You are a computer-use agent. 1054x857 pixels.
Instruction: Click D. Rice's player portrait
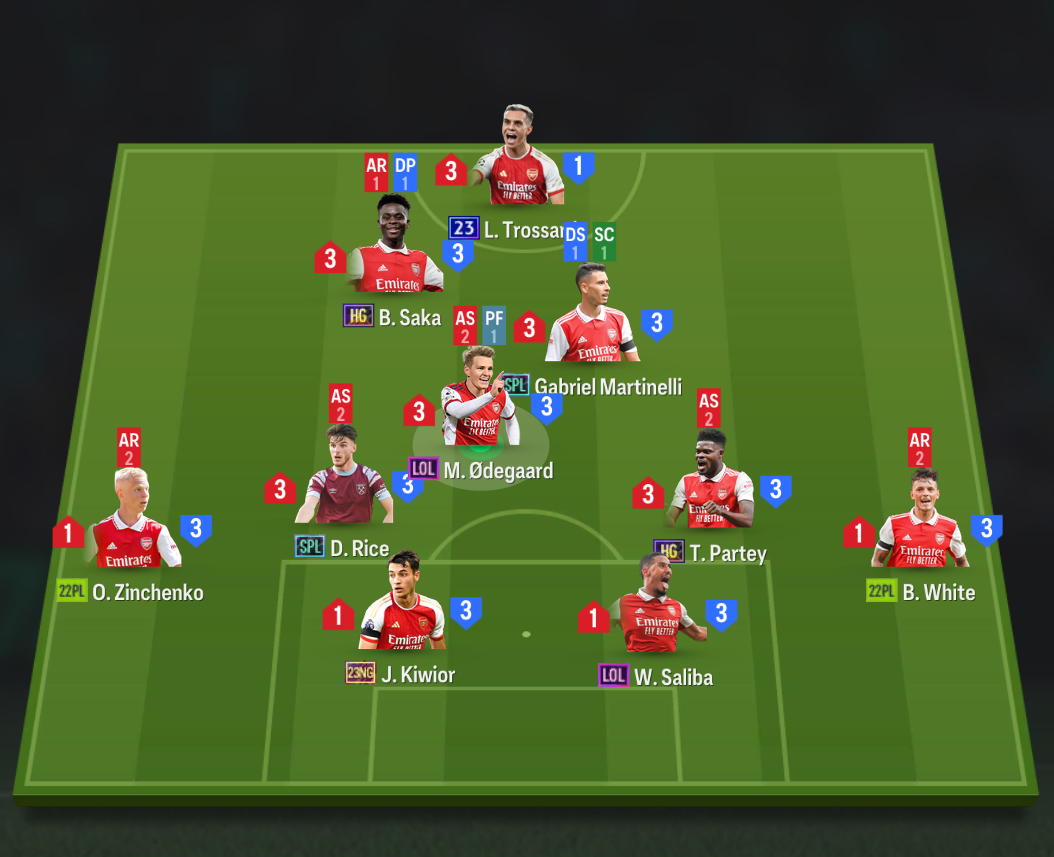coord(343,477)
